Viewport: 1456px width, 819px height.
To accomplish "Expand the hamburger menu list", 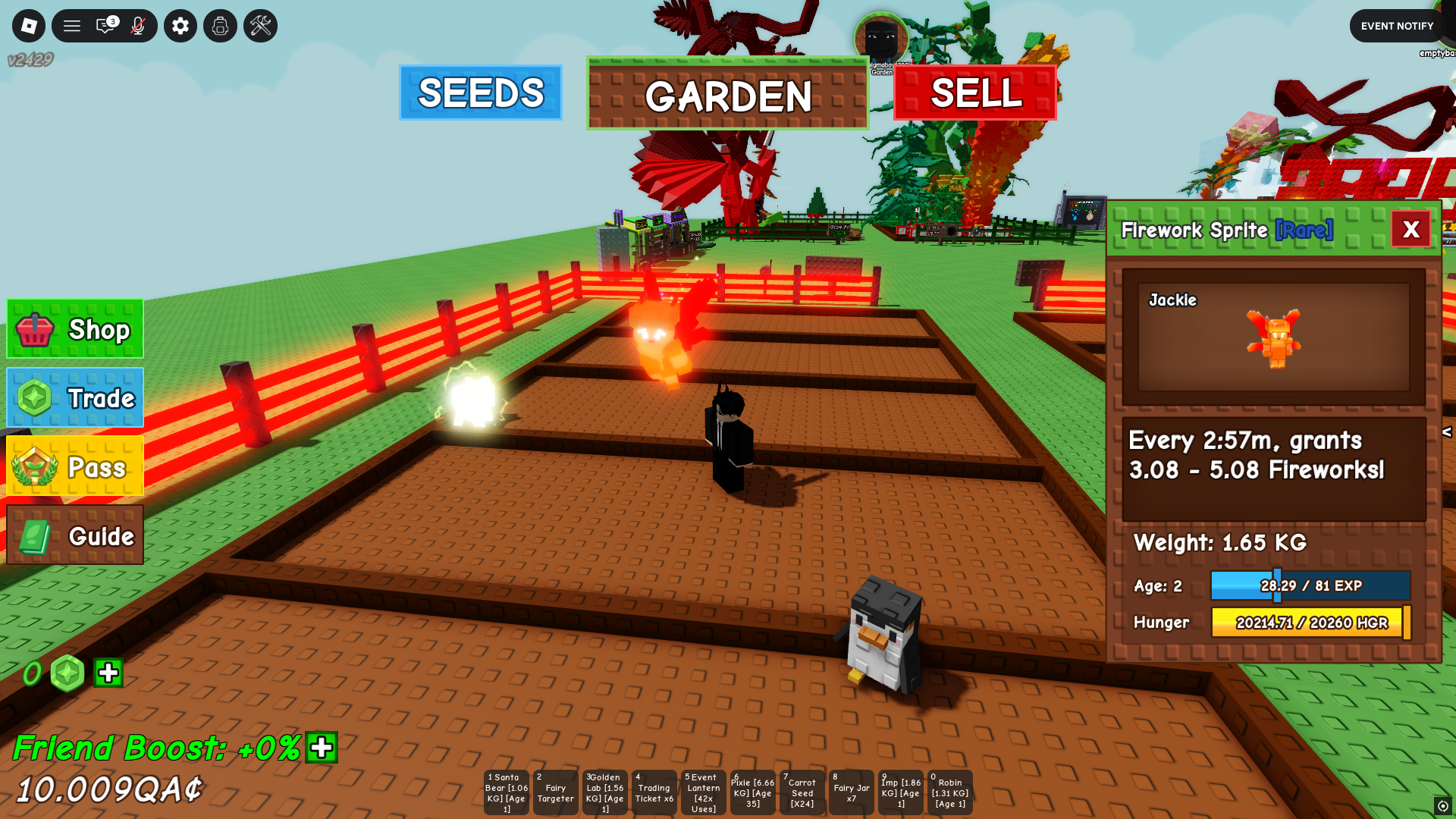I will [72, 25].
